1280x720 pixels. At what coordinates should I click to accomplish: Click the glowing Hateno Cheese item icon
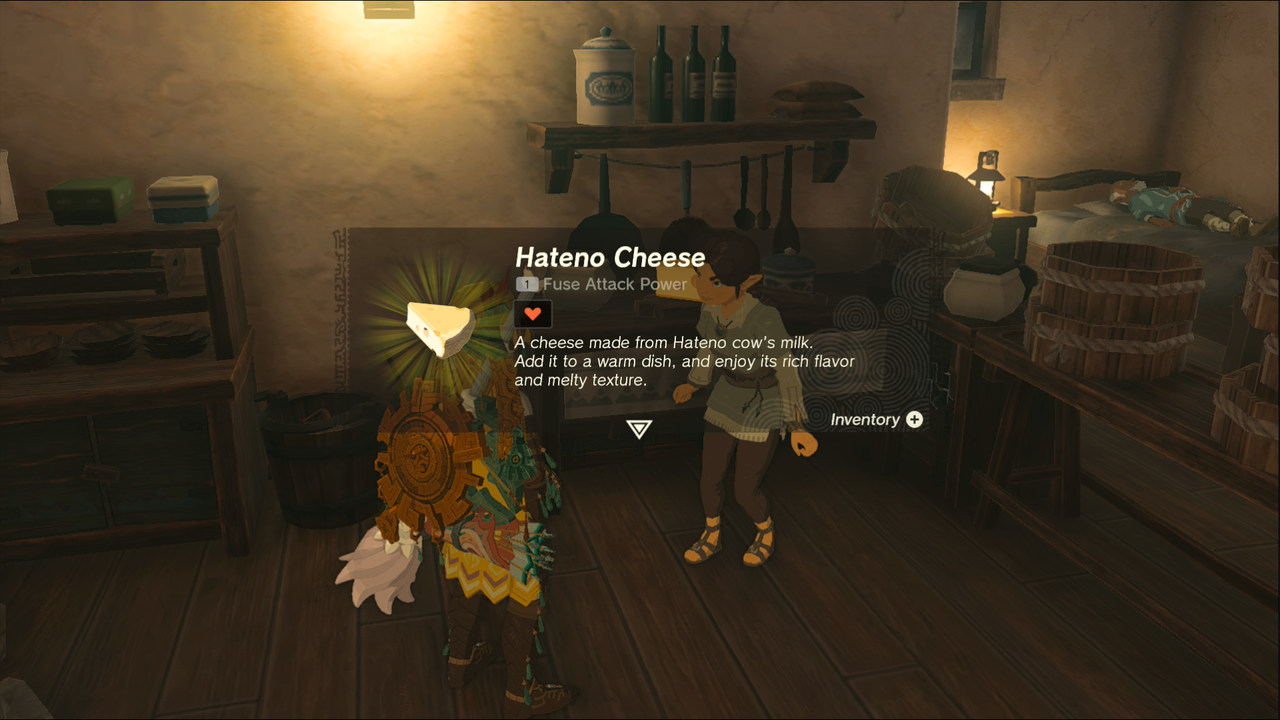click(x=440, y=327)
